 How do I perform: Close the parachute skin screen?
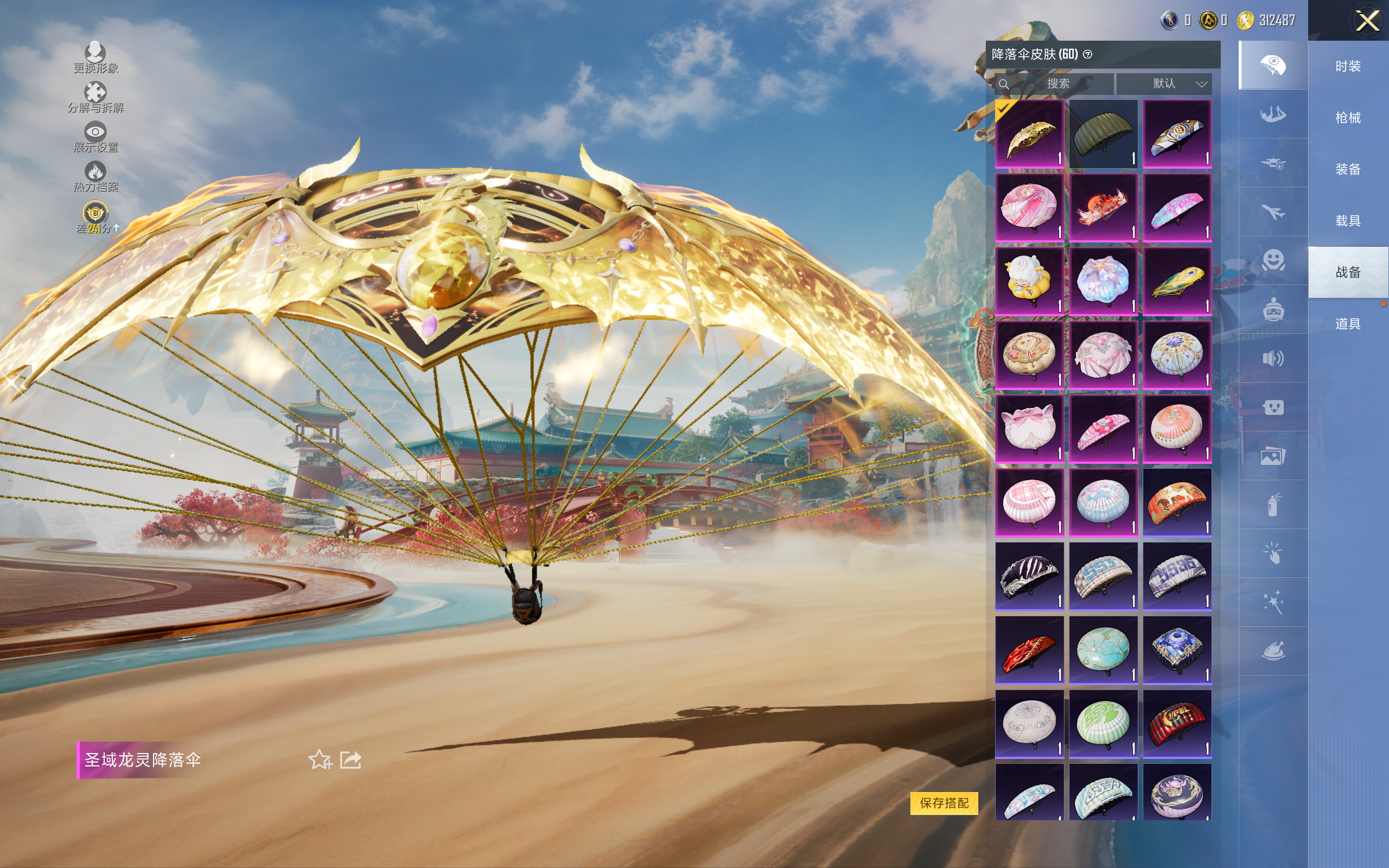pos(1367,21)
